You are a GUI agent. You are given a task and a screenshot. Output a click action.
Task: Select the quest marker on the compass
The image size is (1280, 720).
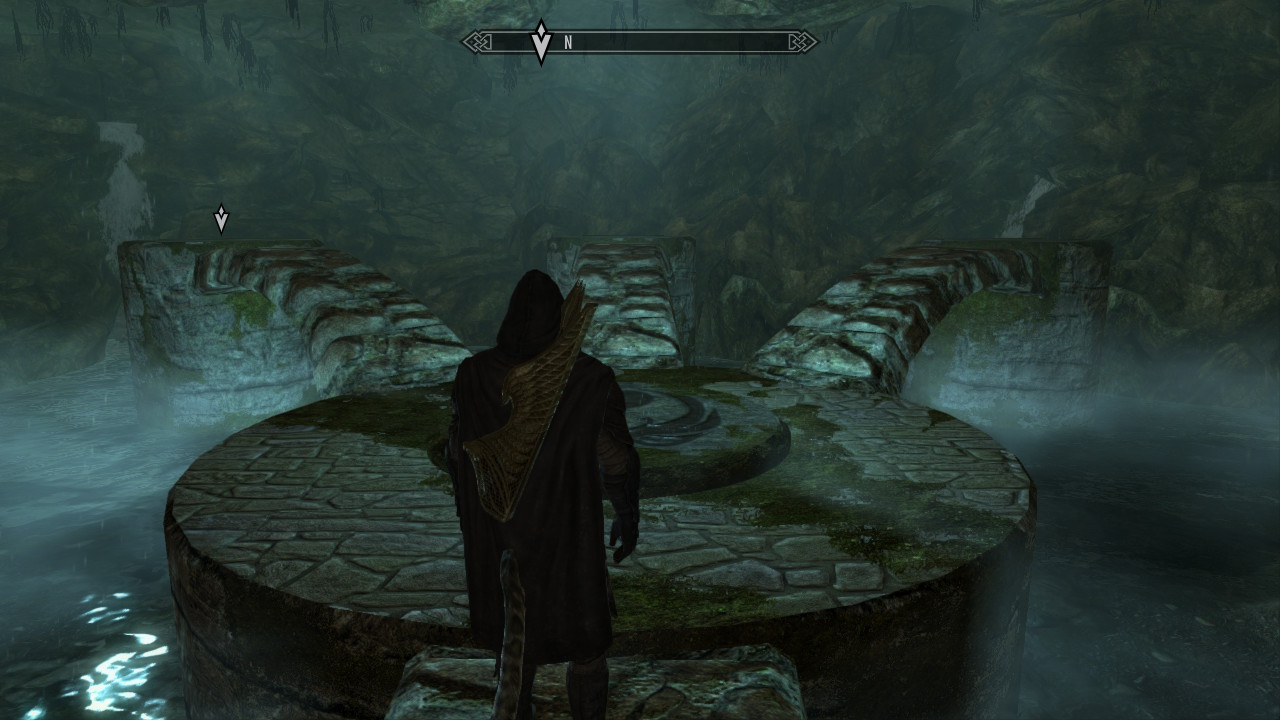point(541,42)
